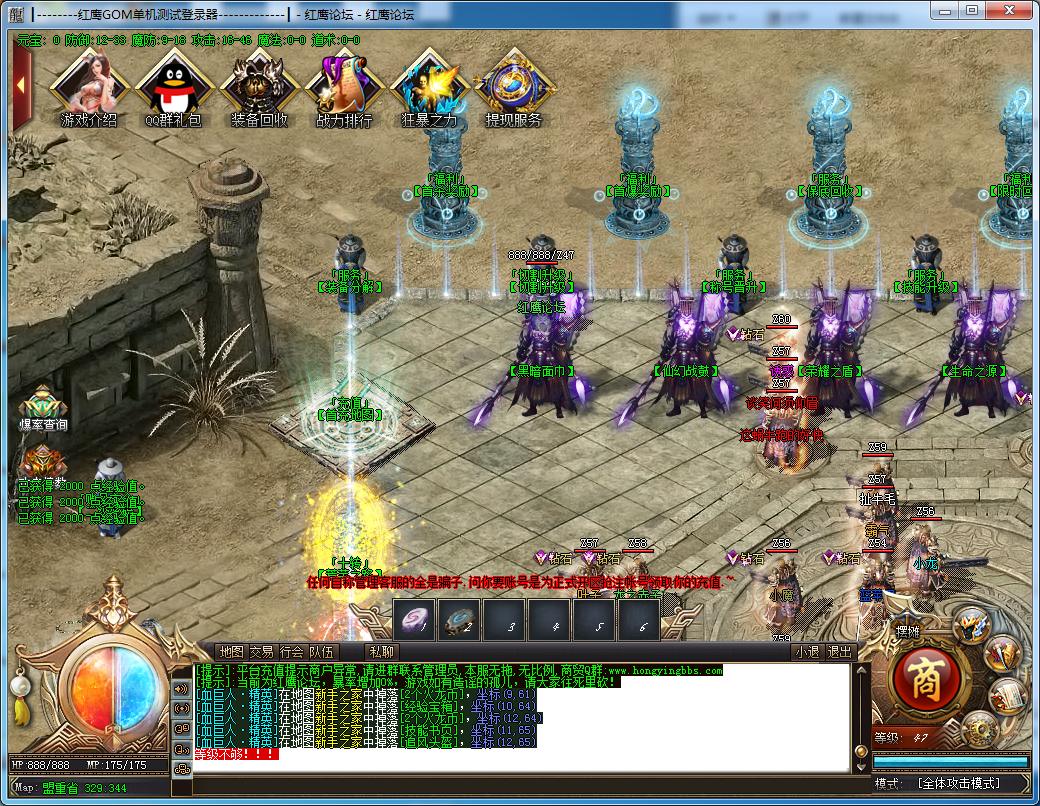The width and height of the screenshot is (1040, 806).
Task: Open the 交易 trade button
Action: pyautogui.click(x=261, y=652)
